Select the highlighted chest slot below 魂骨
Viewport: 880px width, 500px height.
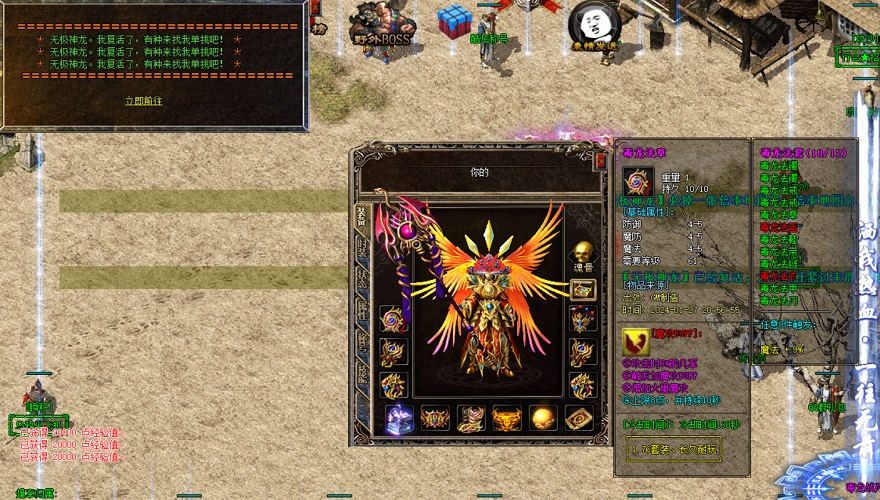583,289
